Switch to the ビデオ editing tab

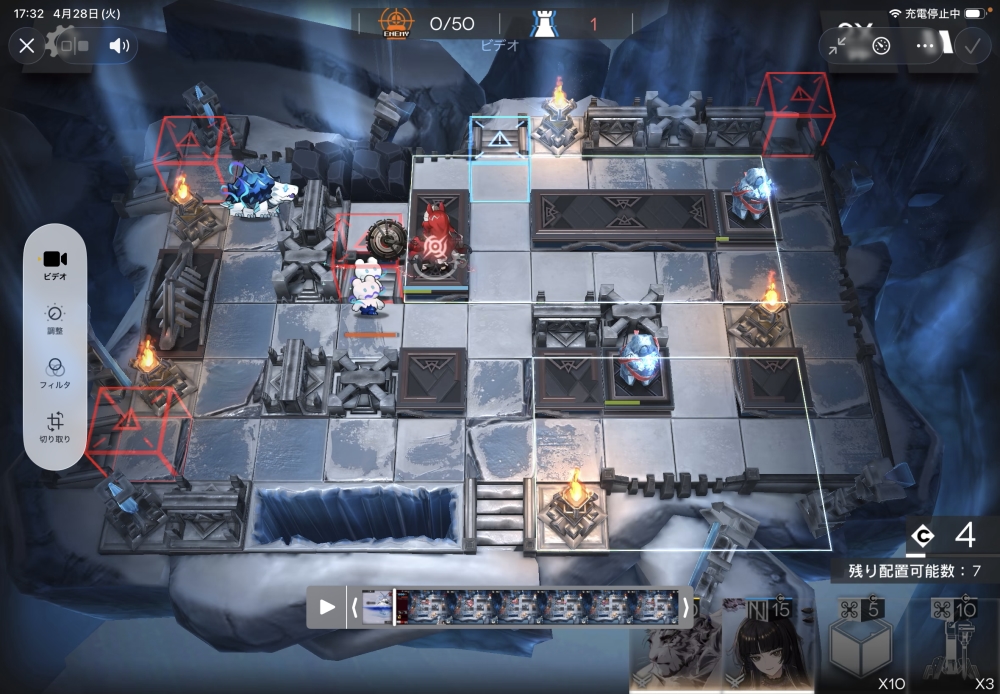click(x=56, y=264)
